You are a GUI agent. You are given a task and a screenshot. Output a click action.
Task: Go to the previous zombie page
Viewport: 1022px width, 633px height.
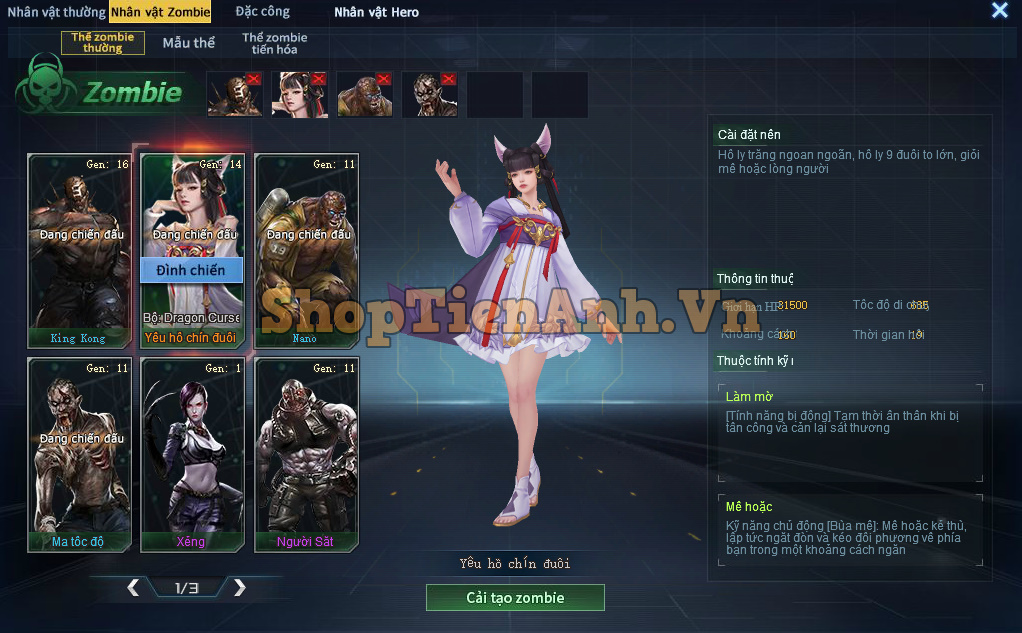pyautogui.click(x=133, y=588)
